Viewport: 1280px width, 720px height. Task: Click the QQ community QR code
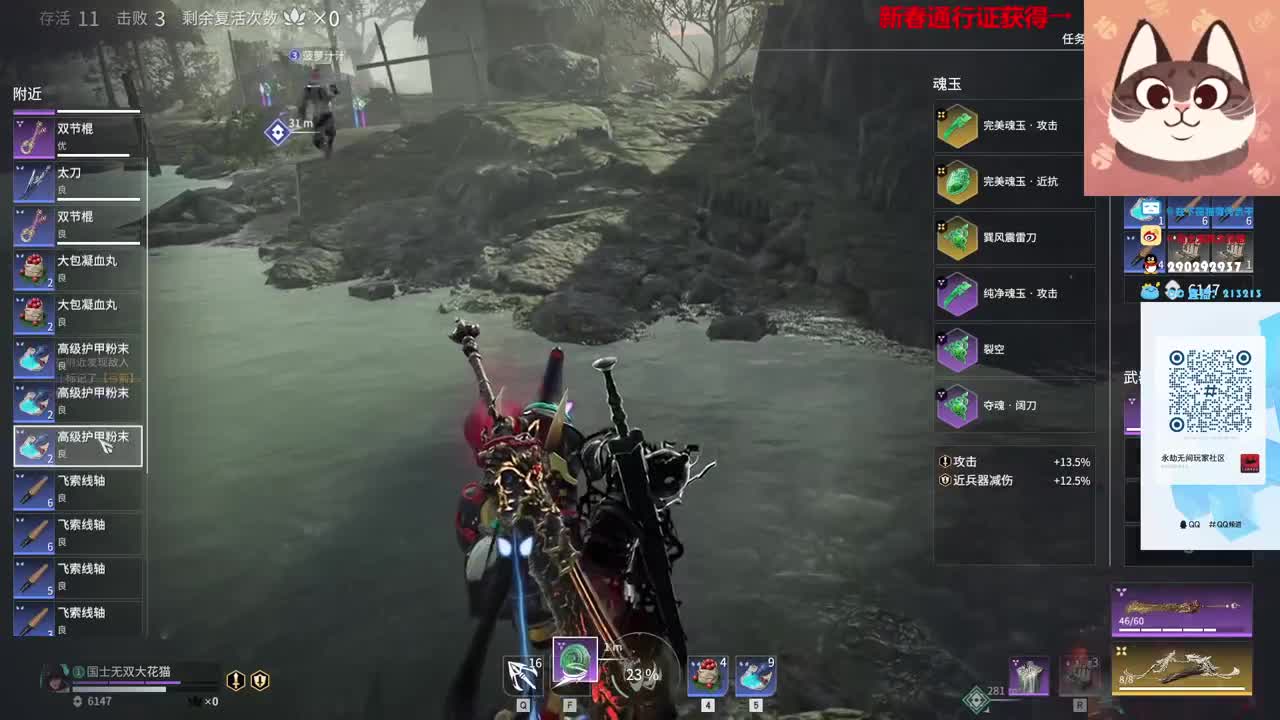click(1213, 392)
